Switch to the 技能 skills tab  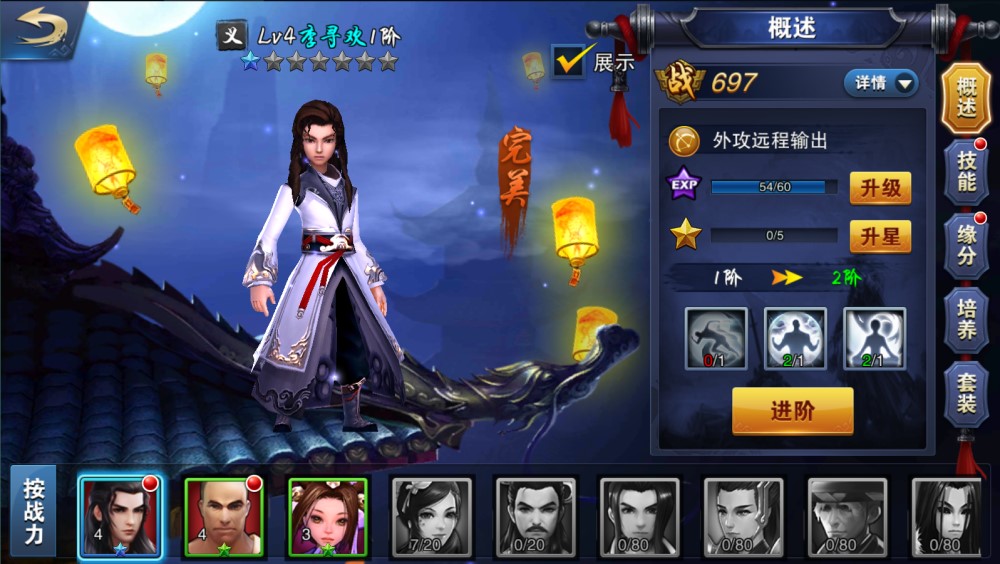point(966,170)
